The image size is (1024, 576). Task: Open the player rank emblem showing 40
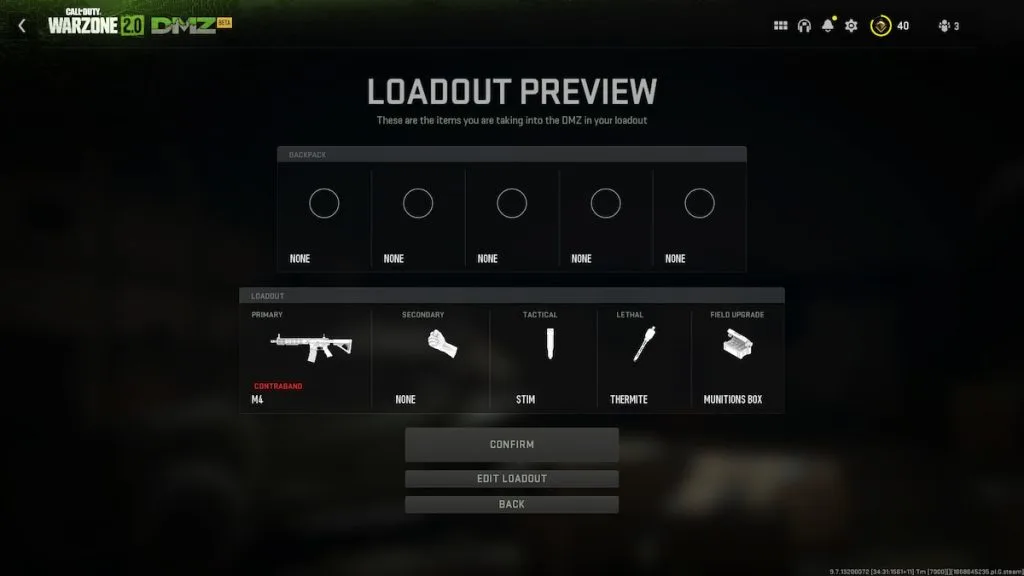882,26
